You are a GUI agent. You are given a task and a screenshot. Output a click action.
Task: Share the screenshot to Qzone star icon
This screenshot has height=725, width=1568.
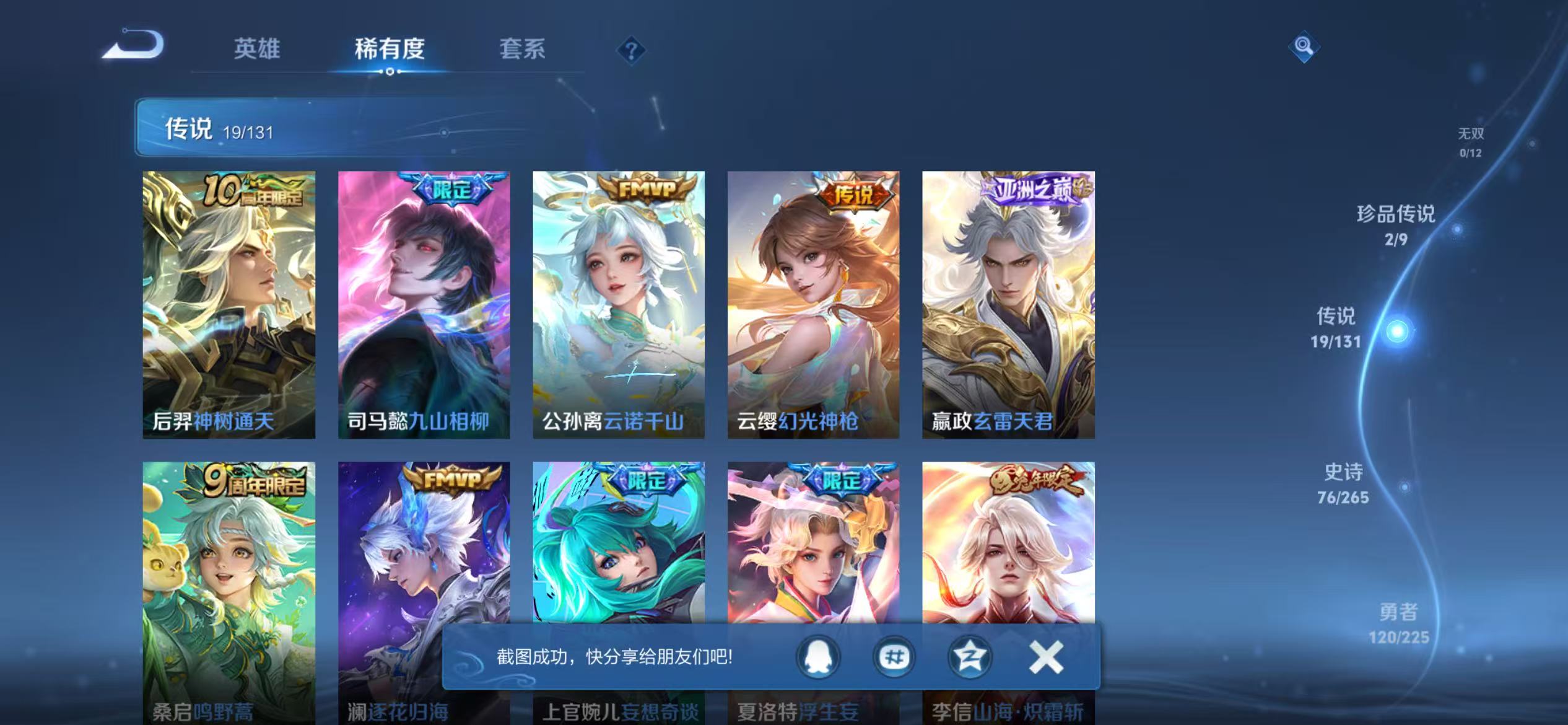970,657
